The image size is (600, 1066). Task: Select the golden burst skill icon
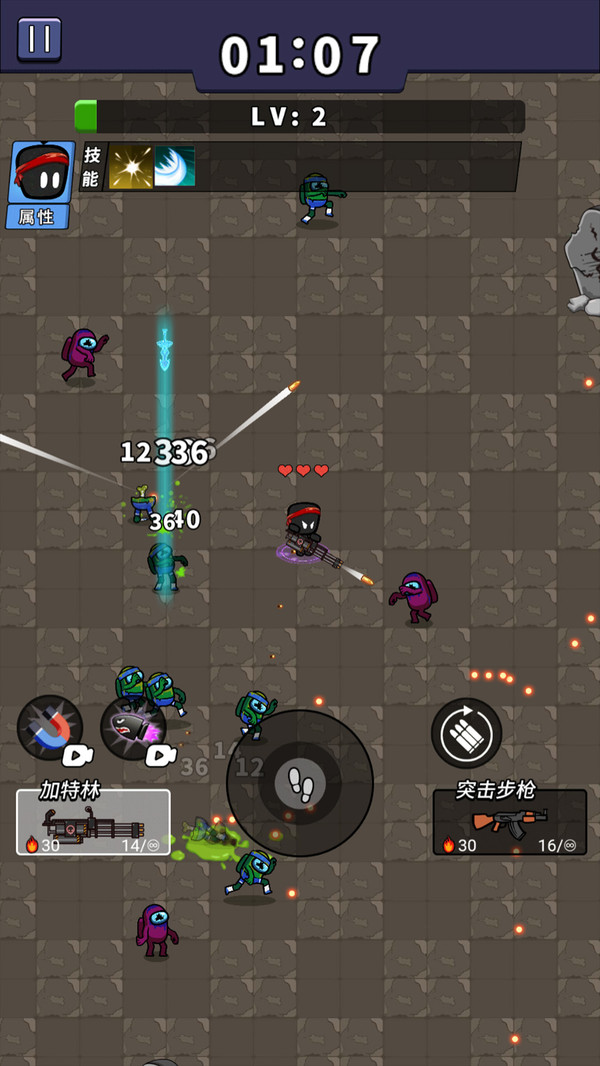pyautogui.click(x=130, y=167)
